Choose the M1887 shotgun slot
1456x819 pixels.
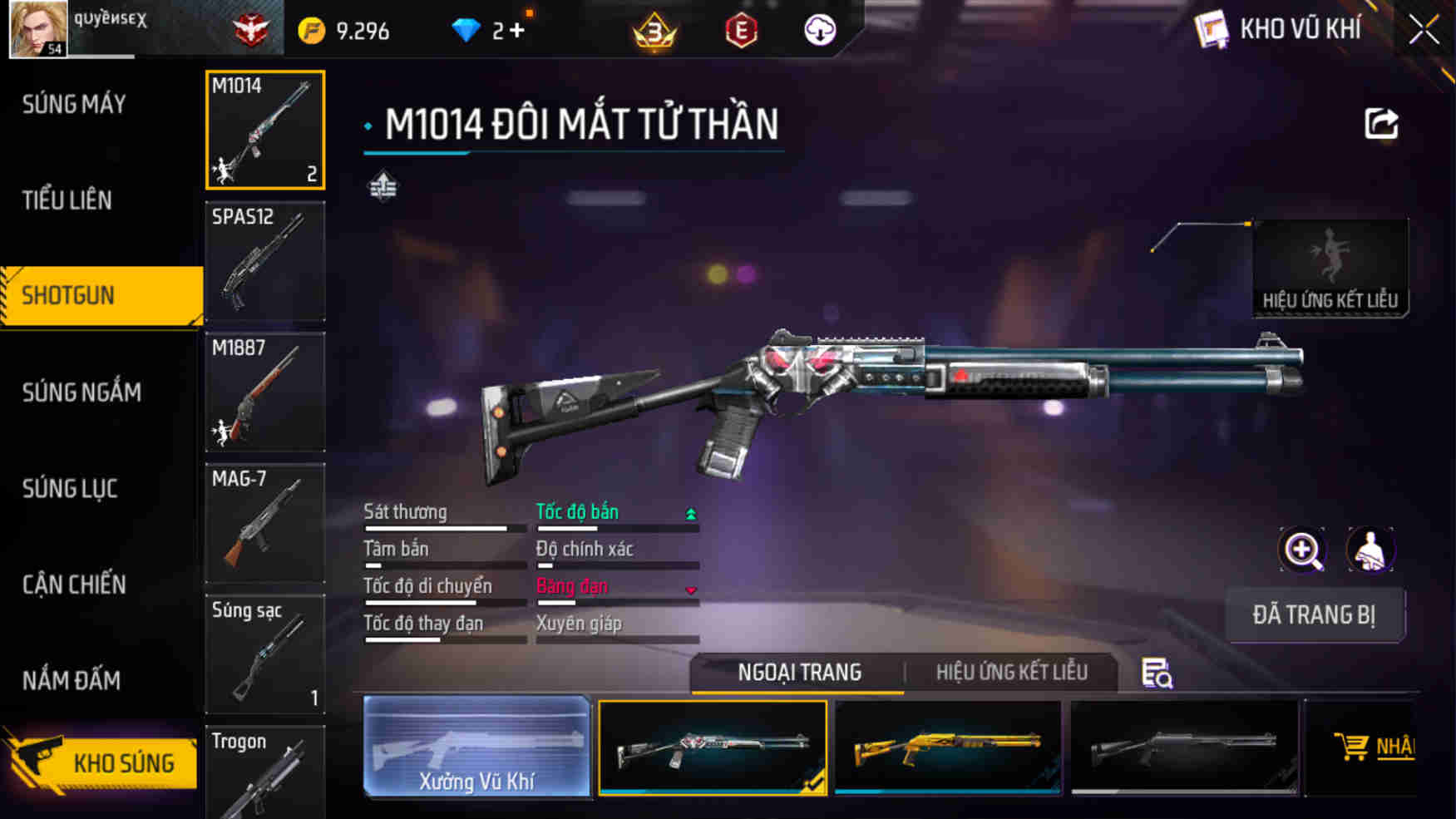[x=265, y=392]
